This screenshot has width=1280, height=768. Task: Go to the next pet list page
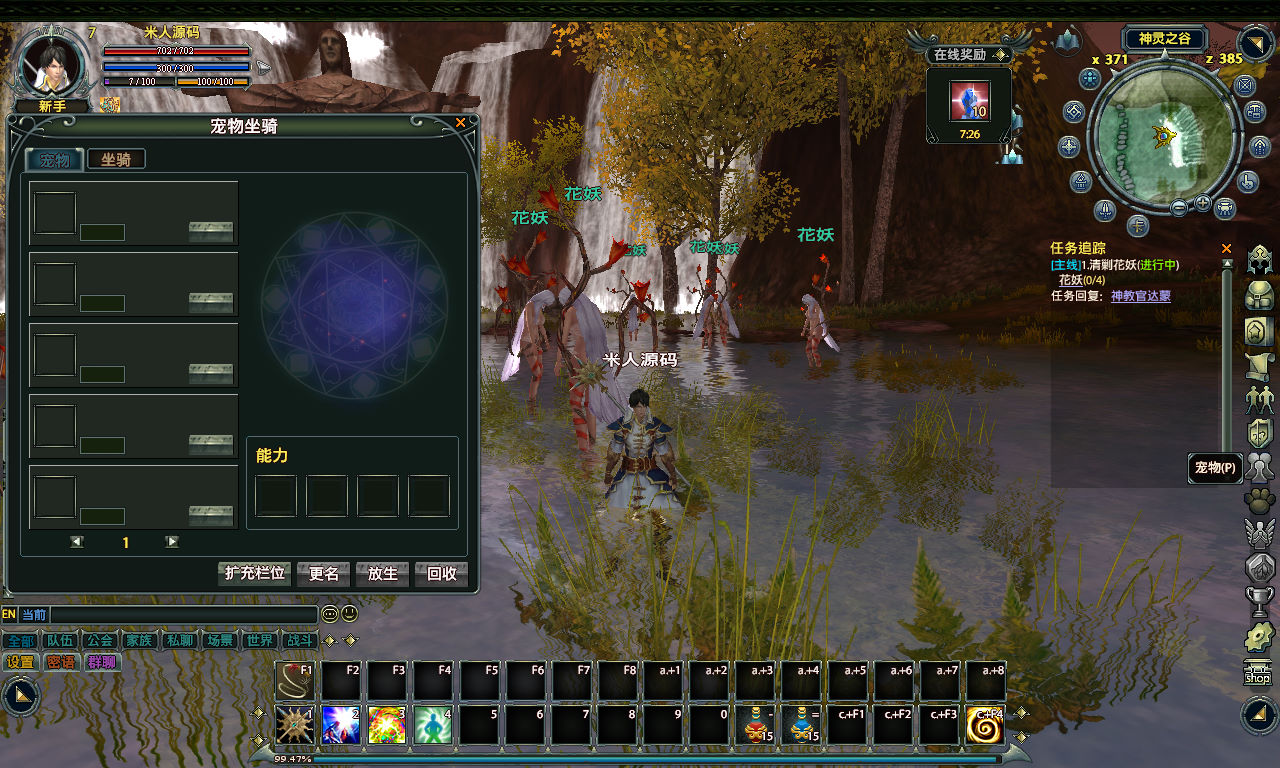pyautogui.click(x=172, y=542)
